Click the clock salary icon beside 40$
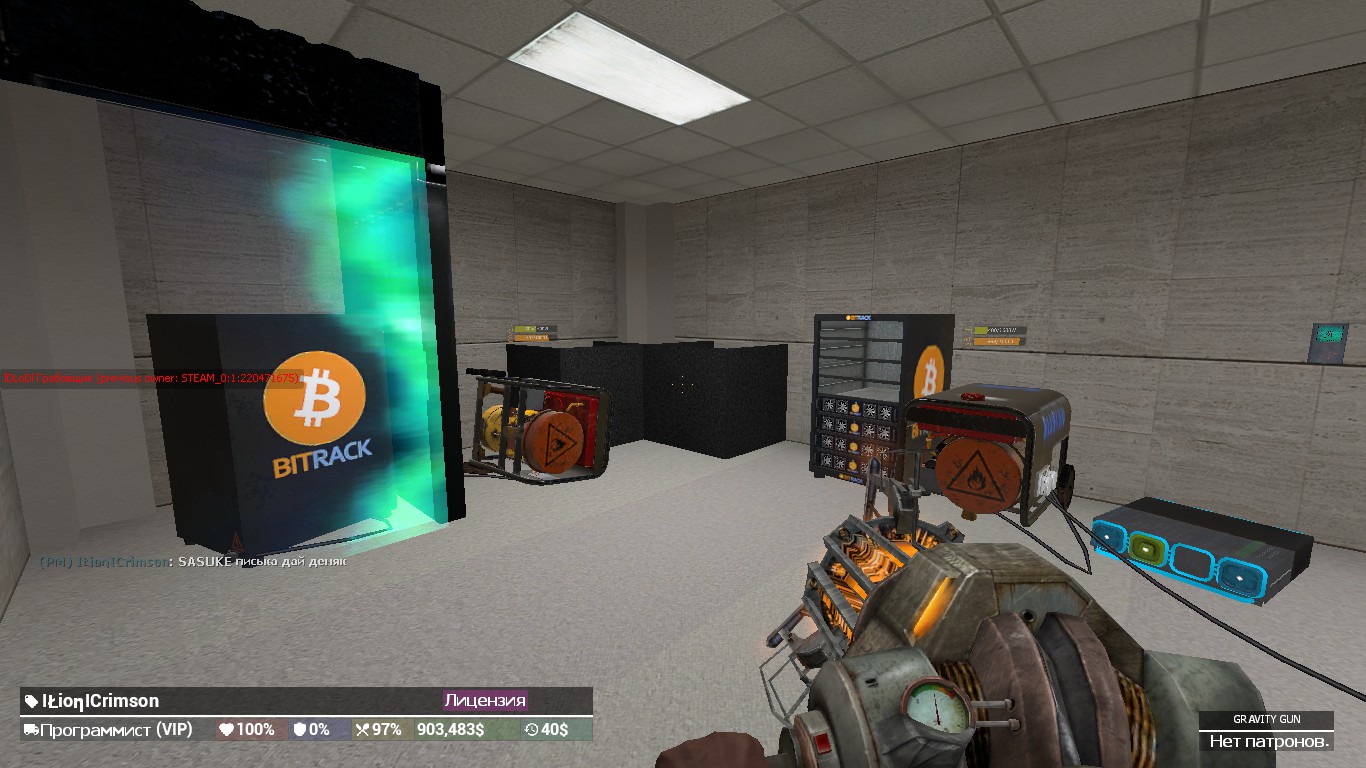 (x=530, y=730)
